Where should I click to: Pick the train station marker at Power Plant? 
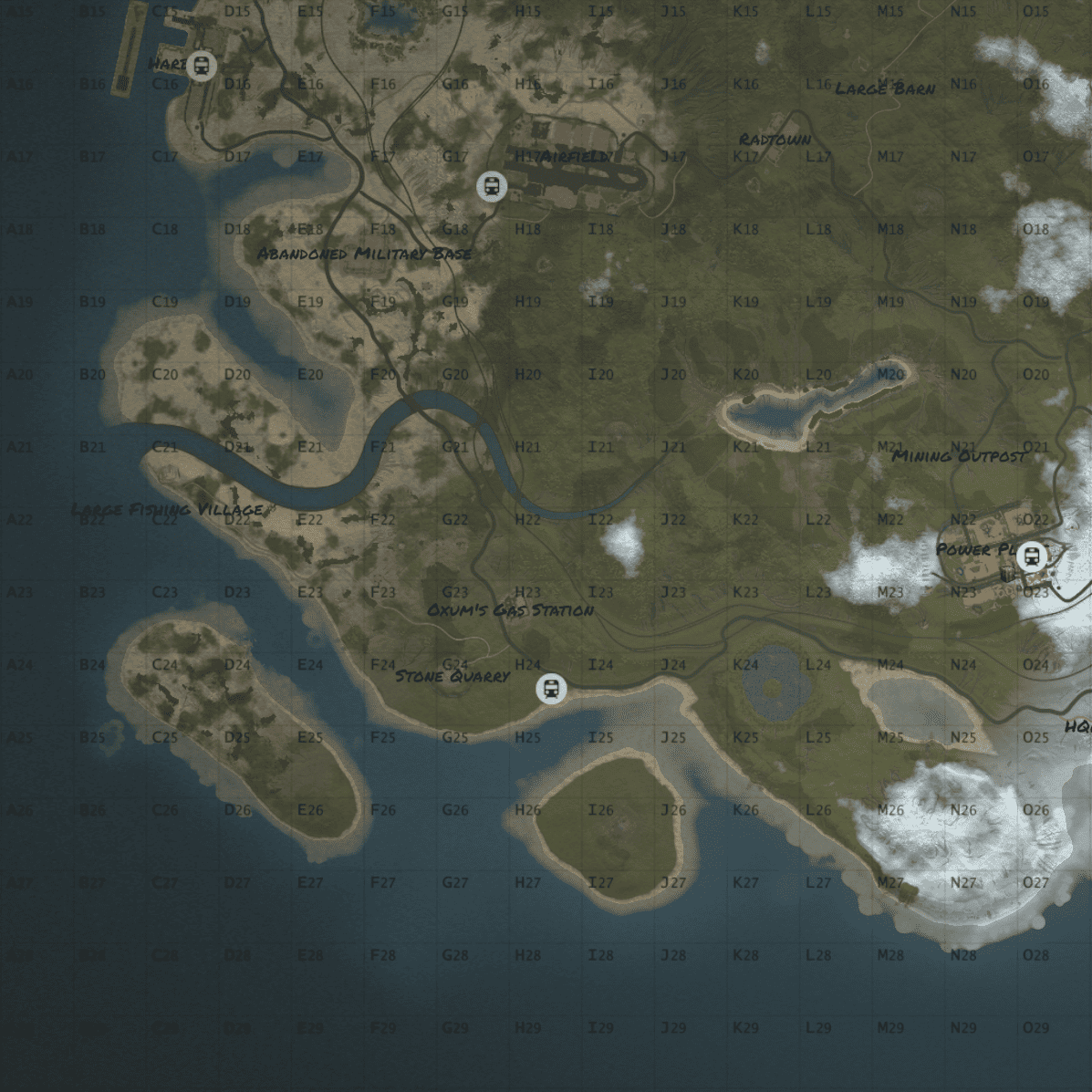pyautogui.click(x=1032, y=555)
